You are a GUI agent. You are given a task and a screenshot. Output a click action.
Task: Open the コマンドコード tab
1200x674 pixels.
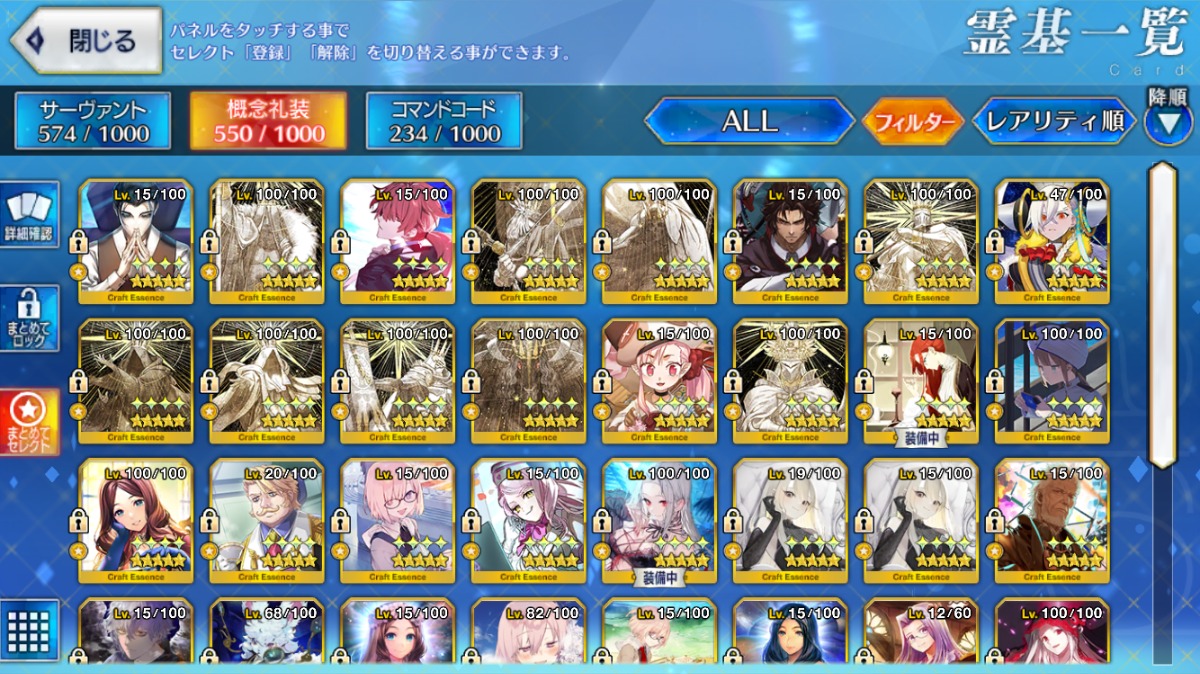[x=444, y=121]
